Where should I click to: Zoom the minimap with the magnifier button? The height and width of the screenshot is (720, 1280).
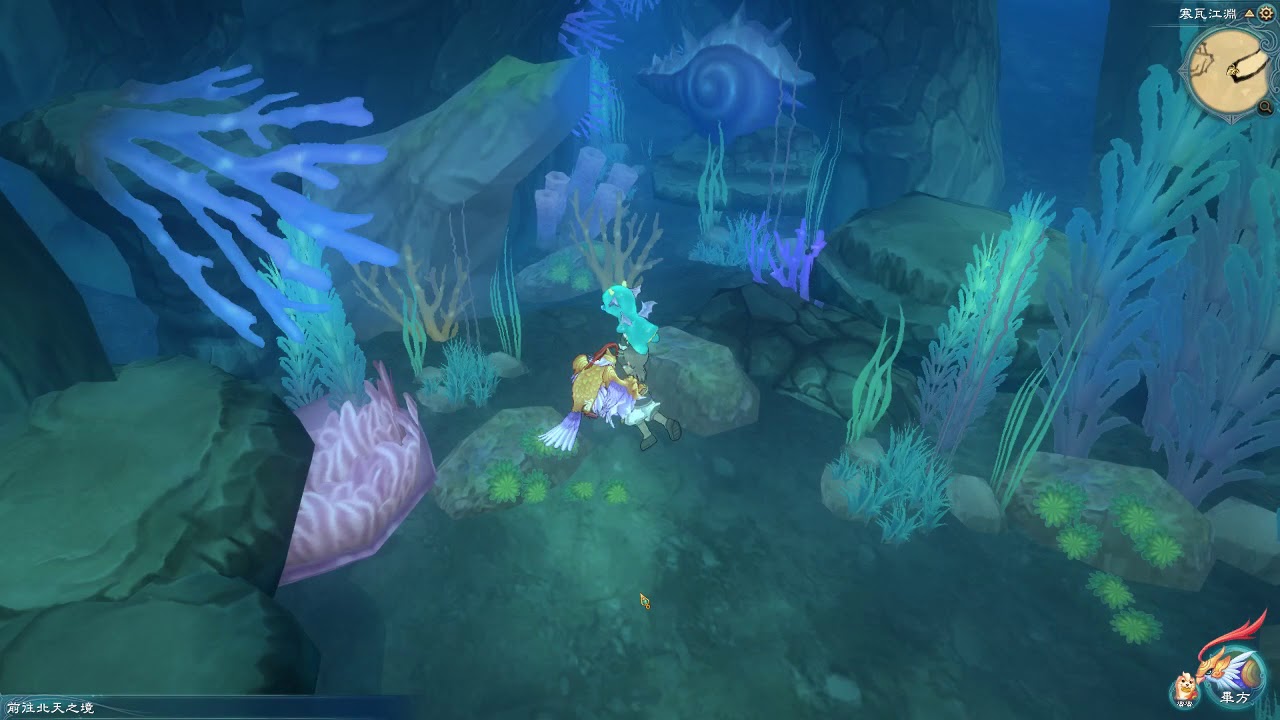point(1266,107)
